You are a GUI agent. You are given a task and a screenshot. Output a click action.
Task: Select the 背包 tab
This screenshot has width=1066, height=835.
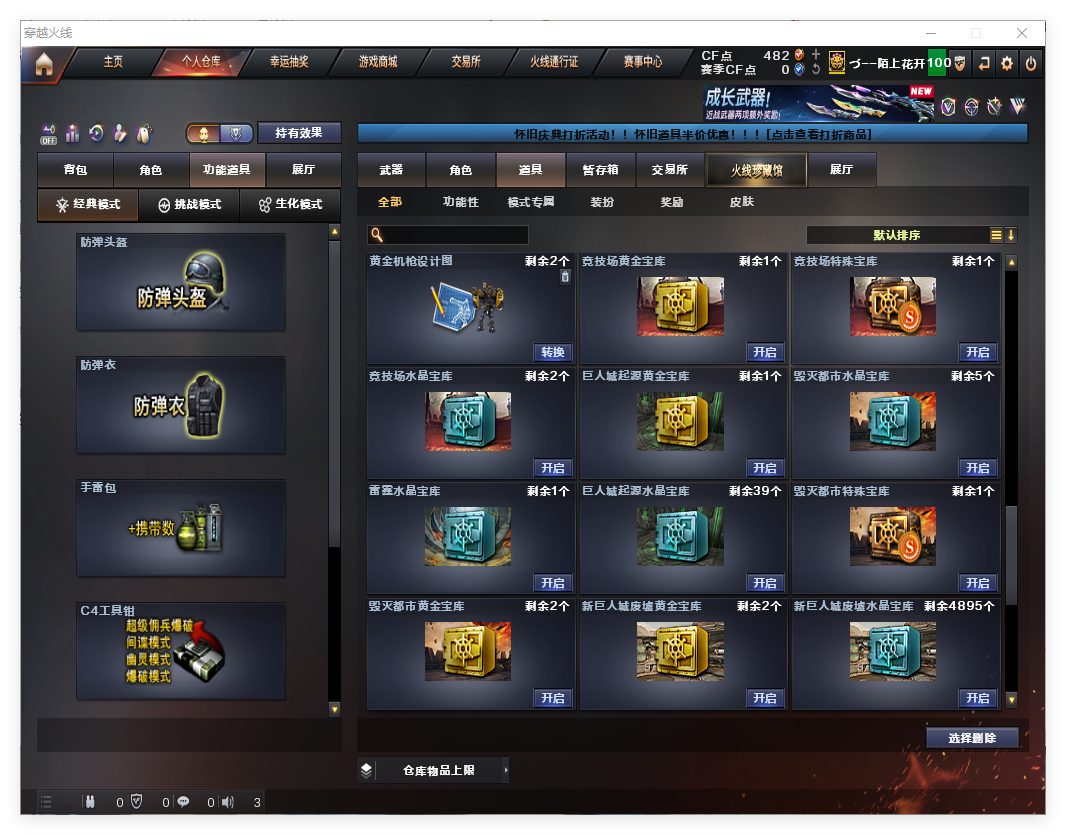point(75,171)
